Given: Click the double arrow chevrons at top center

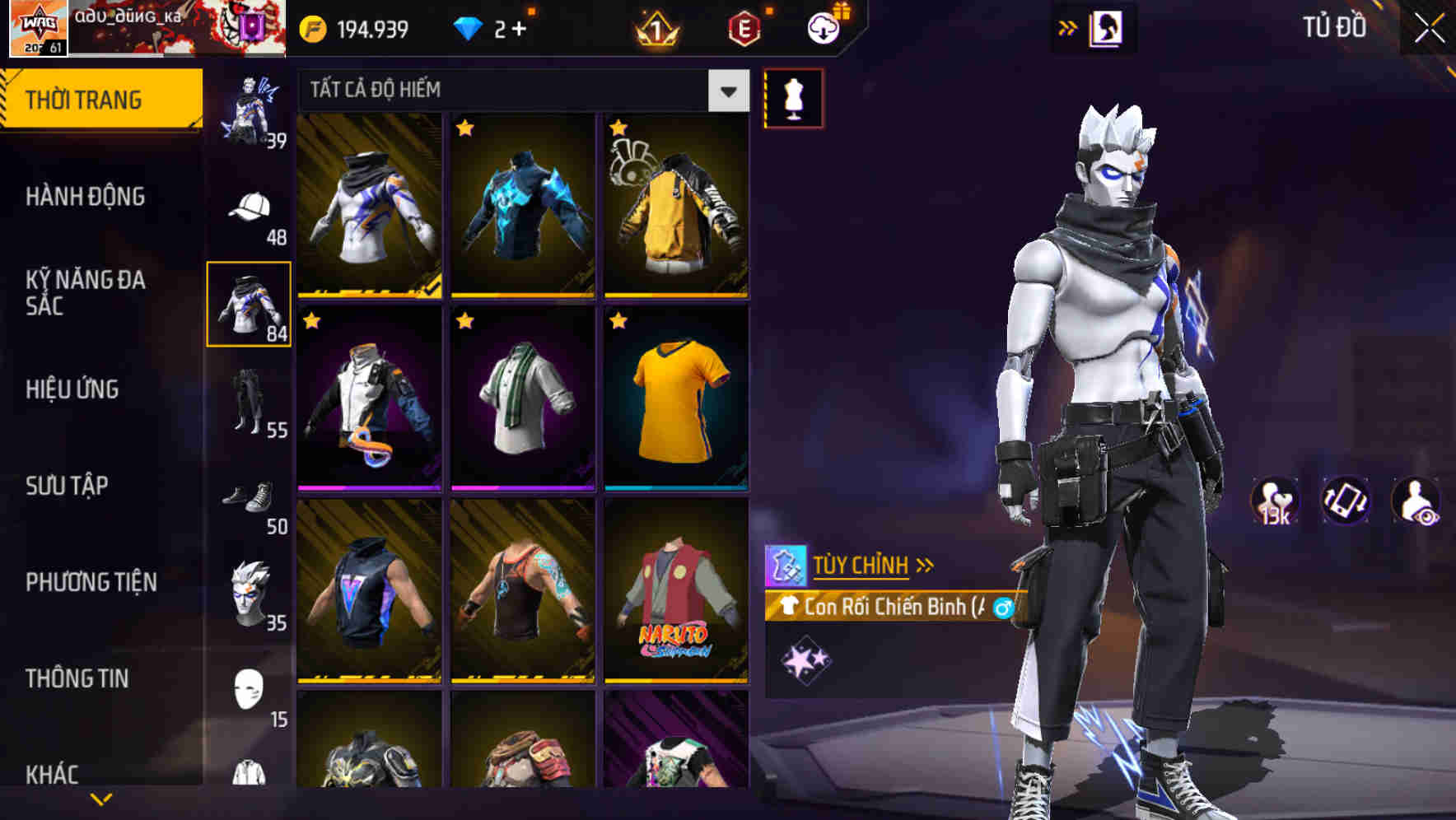Looking at the screenshot, I should (1068, 26).
